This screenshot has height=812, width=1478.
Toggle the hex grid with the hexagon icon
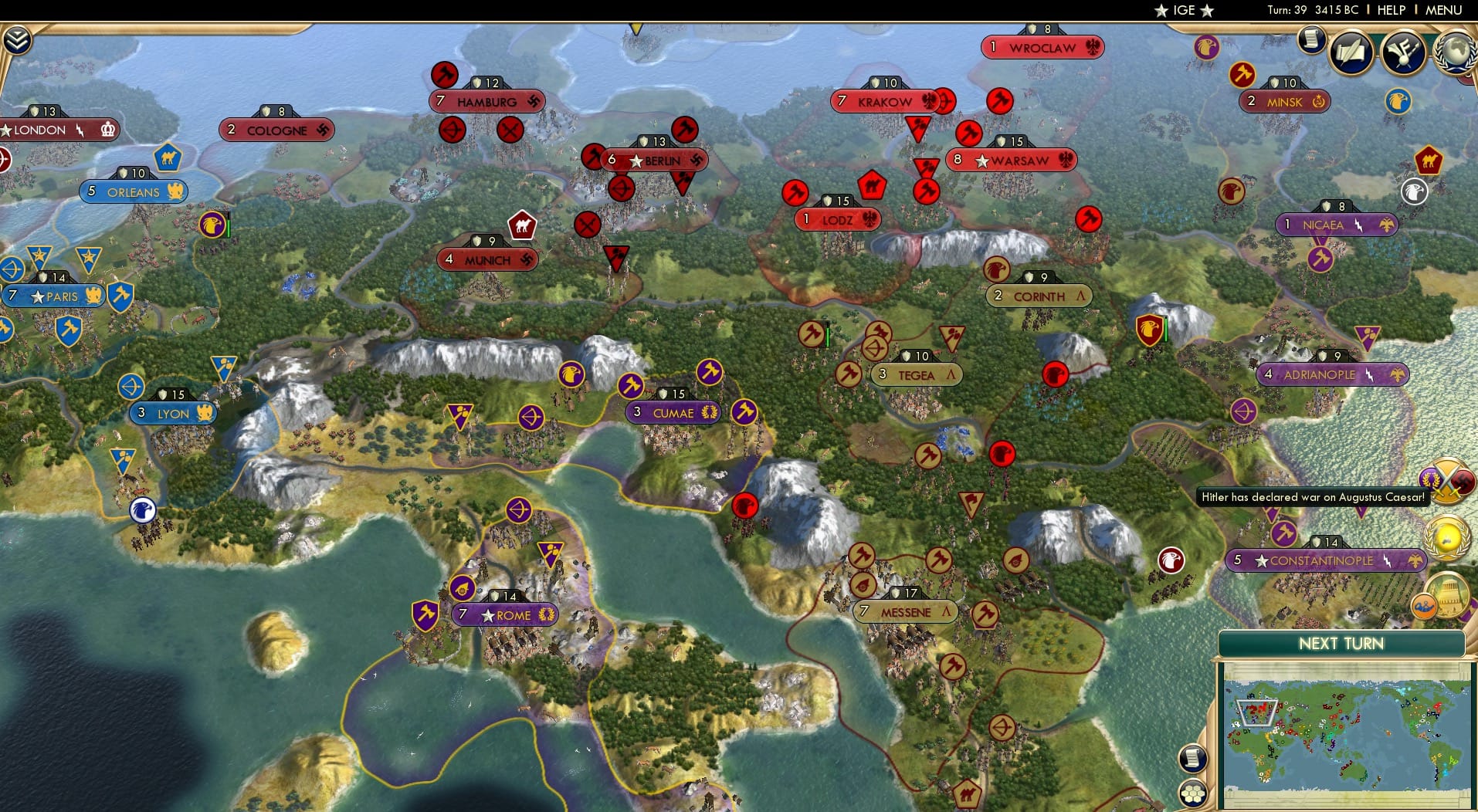[1193, 793]
